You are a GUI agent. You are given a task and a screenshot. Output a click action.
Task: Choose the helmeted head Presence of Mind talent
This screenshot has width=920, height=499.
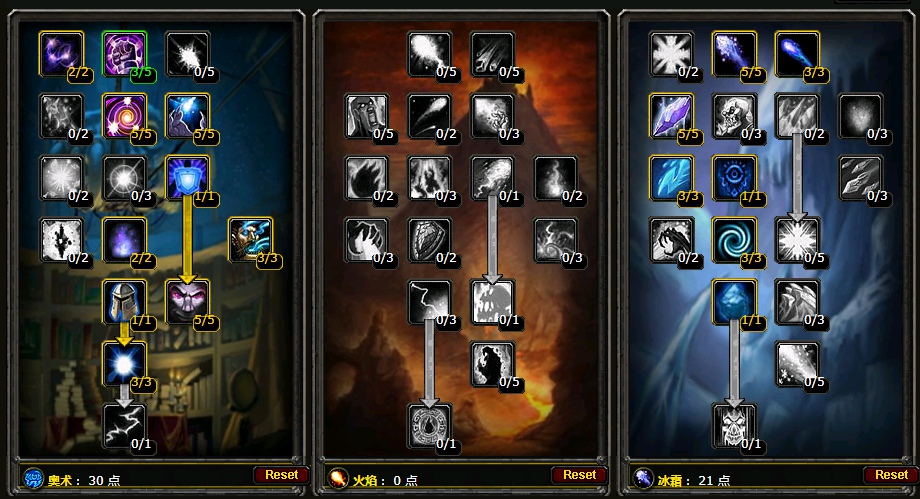(124, 301)
